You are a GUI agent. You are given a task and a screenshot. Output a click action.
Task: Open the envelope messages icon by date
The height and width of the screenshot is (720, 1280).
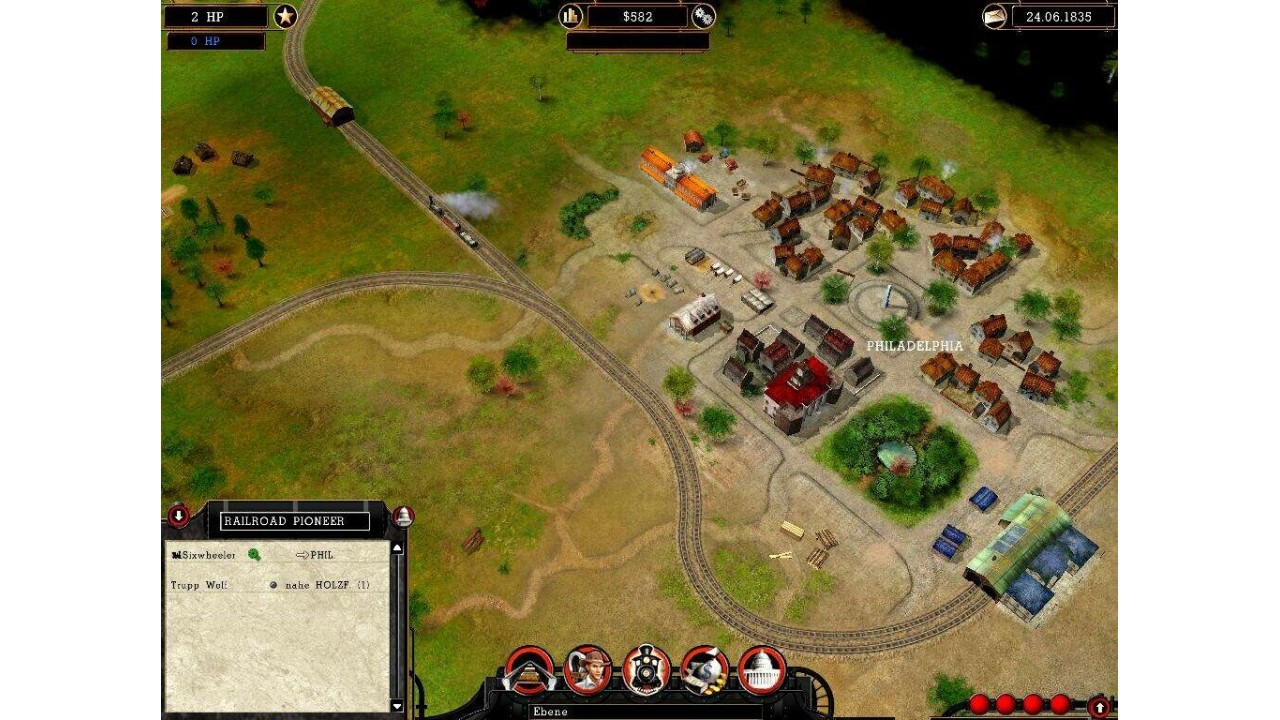[x=994, y=17]
